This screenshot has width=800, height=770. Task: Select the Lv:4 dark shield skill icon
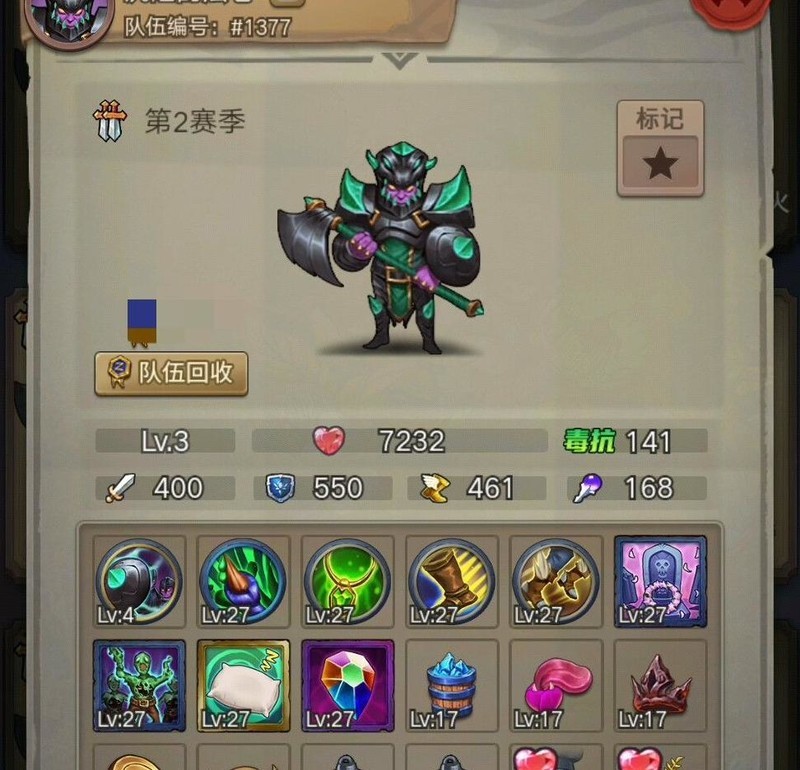[140, 582]
